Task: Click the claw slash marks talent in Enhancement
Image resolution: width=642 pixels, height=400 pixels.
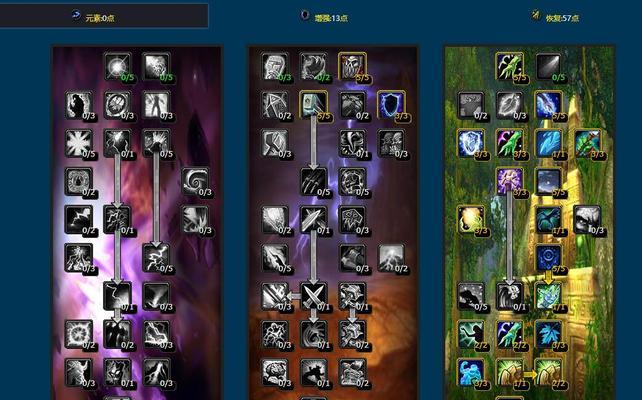Action: (x=314, y=180)
